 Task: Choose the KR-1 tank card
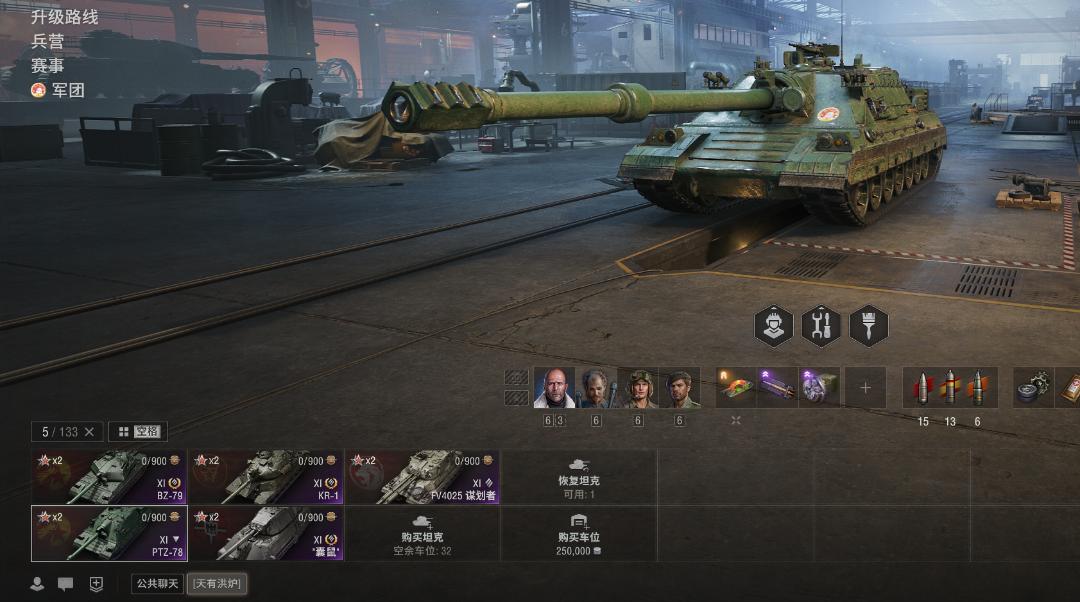(266, 477)
